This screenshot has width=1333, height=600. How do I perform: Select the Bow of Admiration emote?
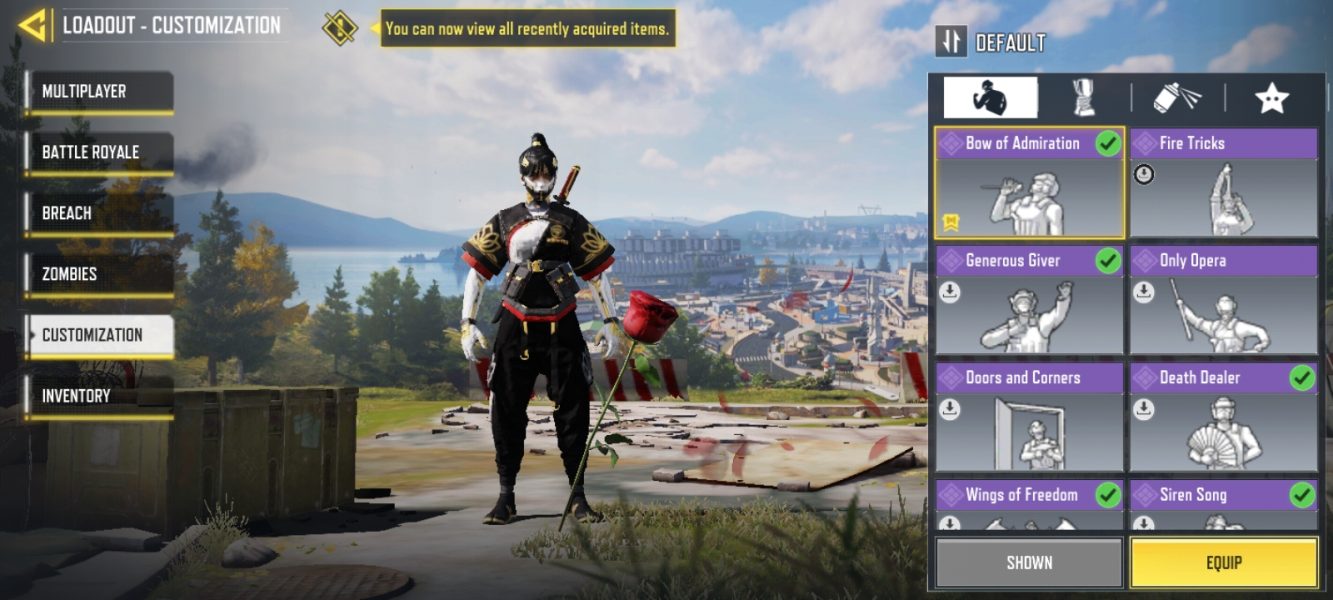(1029, 183)
